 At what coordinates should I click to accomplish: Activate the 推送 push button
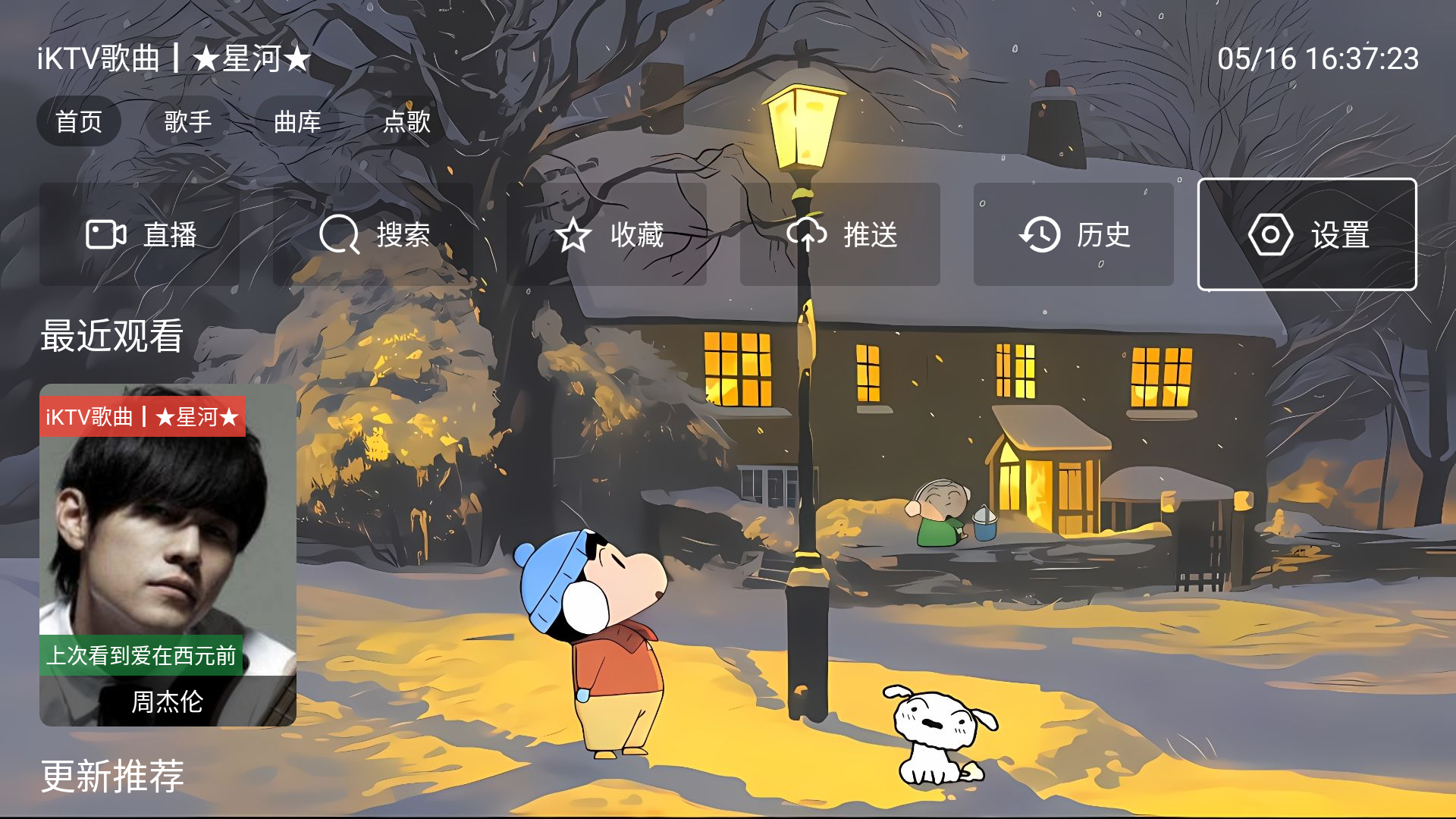coord(840,234)
